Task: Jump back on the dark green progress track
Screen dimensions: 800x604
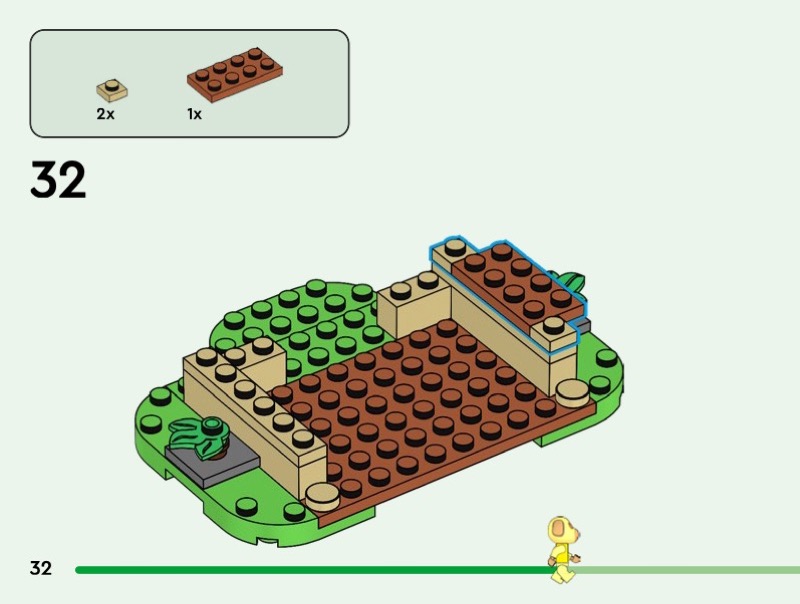Action: pos(300,570)
